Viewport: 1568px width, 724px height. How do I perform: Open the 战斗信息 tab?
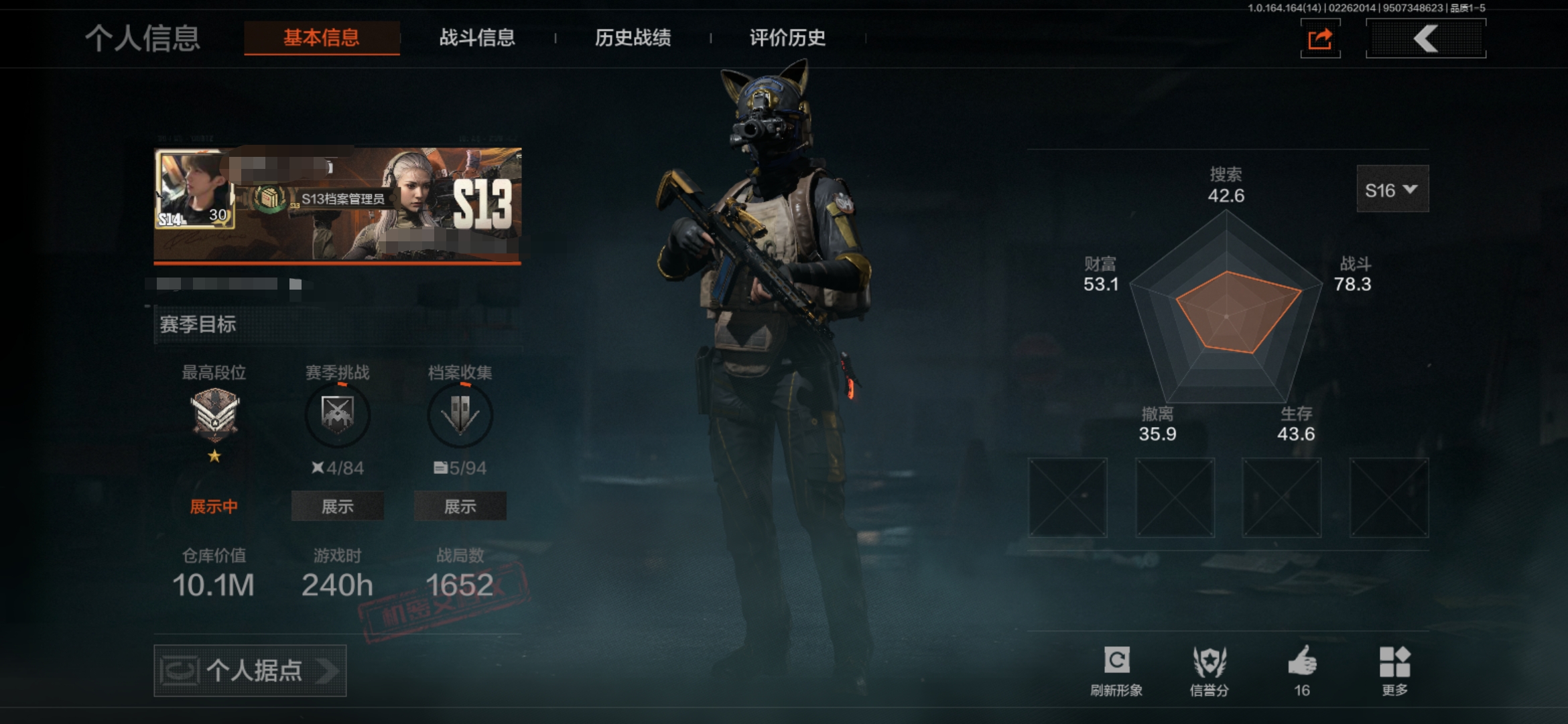click(x=477, y=38)
